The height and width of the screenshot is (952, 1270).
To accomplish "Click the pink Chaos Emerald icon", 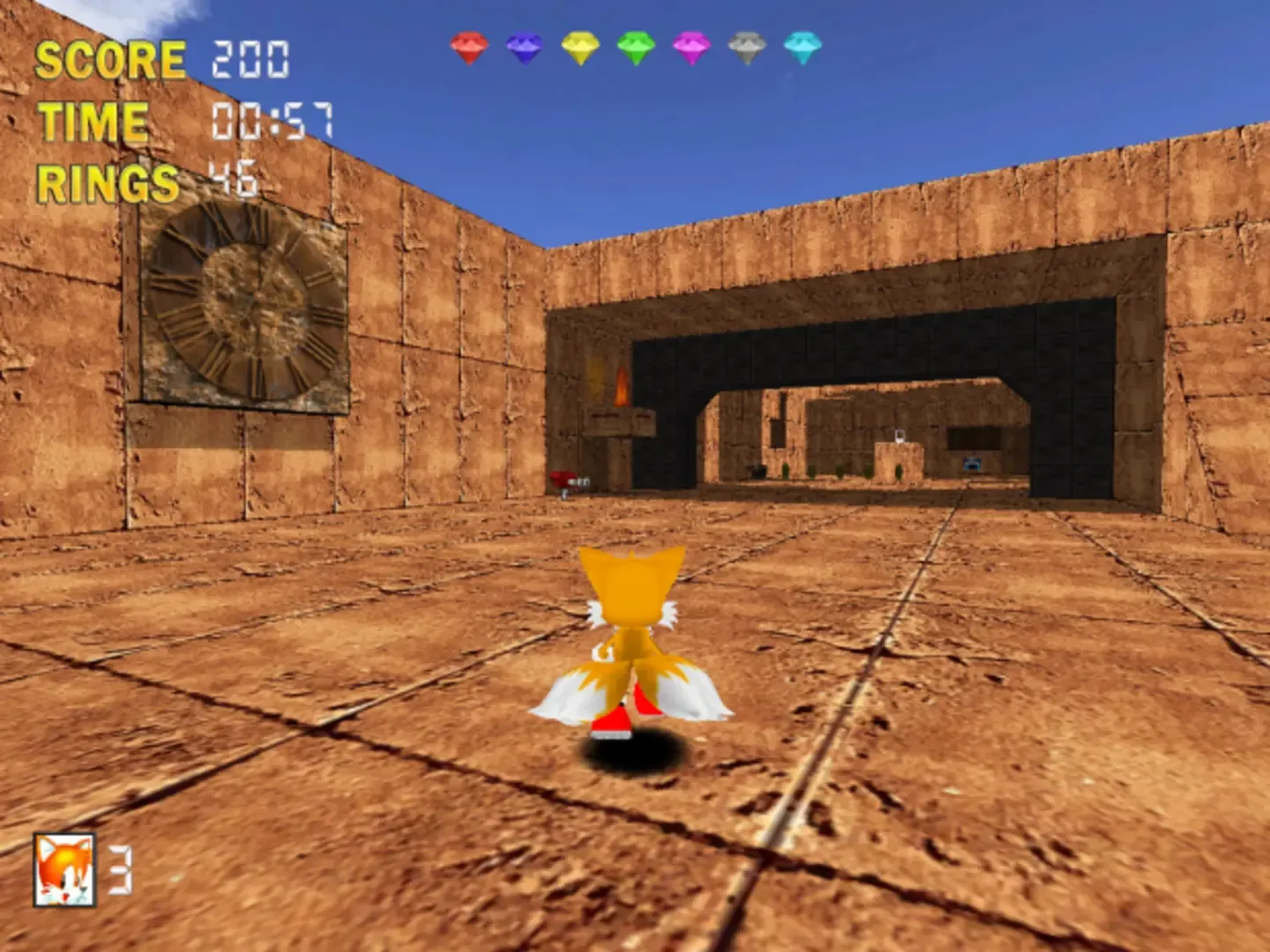I will tap(691, 48).
